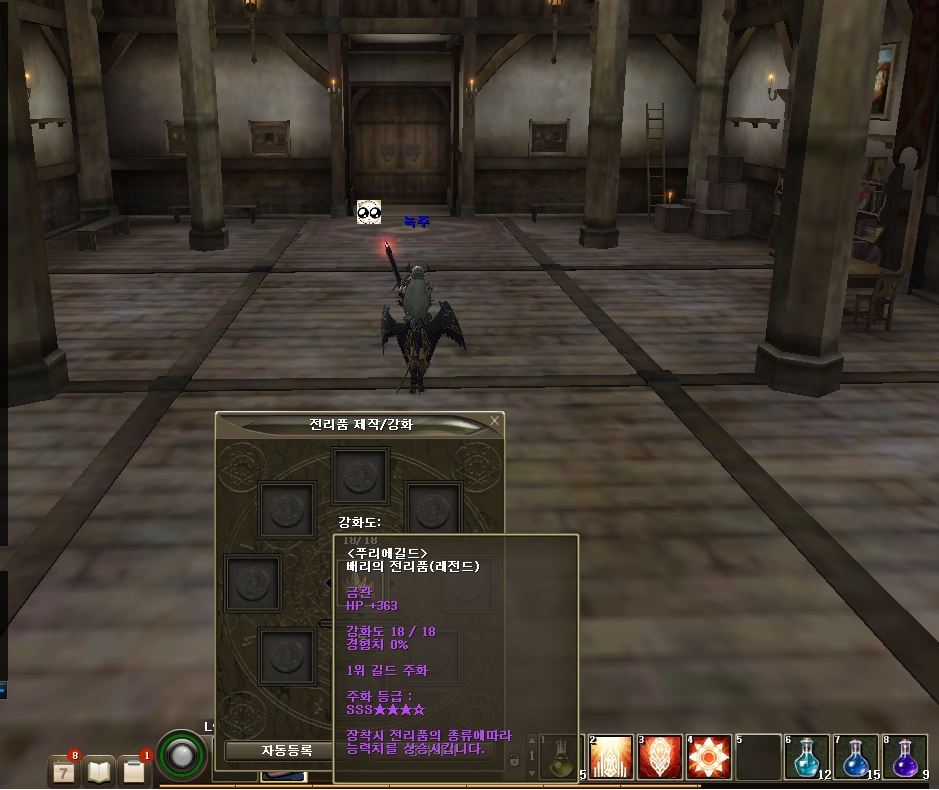Toggle the hotbar padlock icon
939x790 pixels.
coord(514,761)
